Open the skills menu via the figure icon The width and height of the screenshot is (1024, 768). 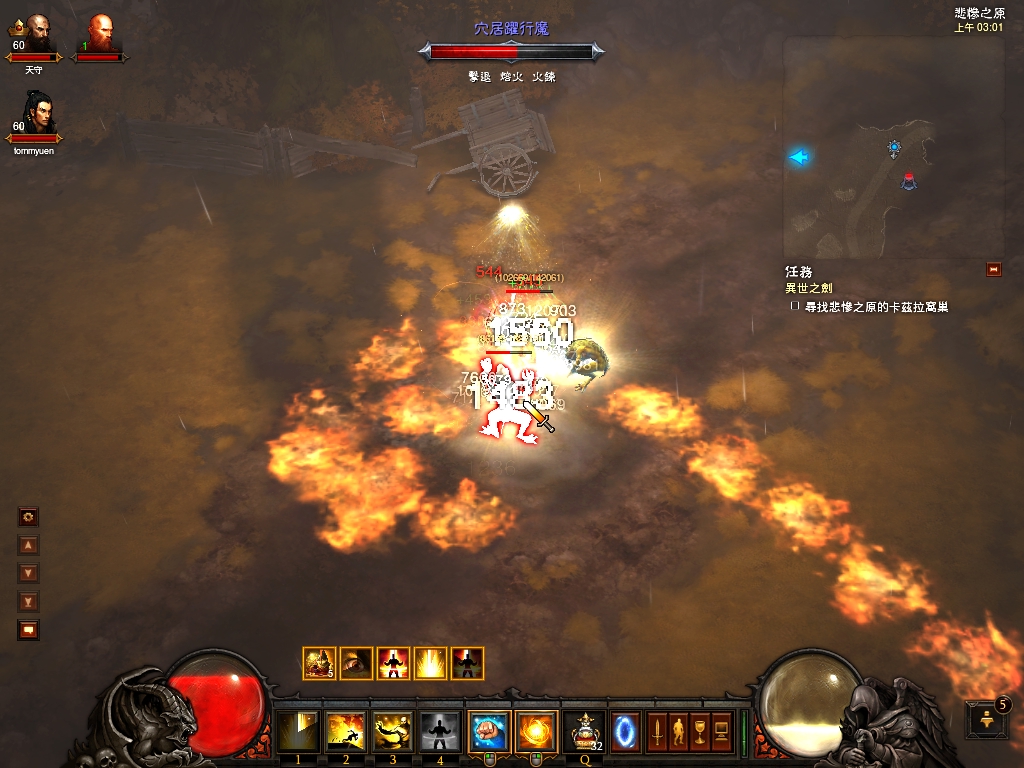tap(679, 731)
